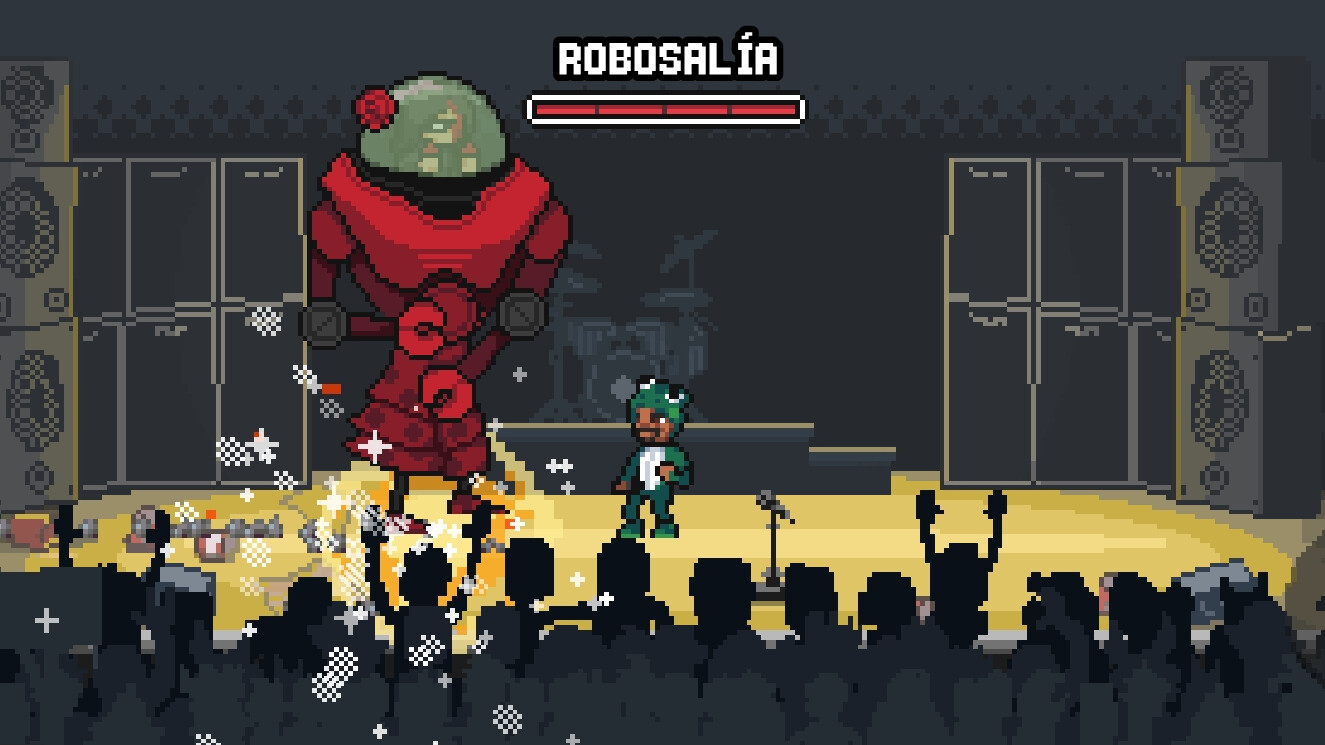
Task: Click the microphone stand on the stage
Action: 772,545
